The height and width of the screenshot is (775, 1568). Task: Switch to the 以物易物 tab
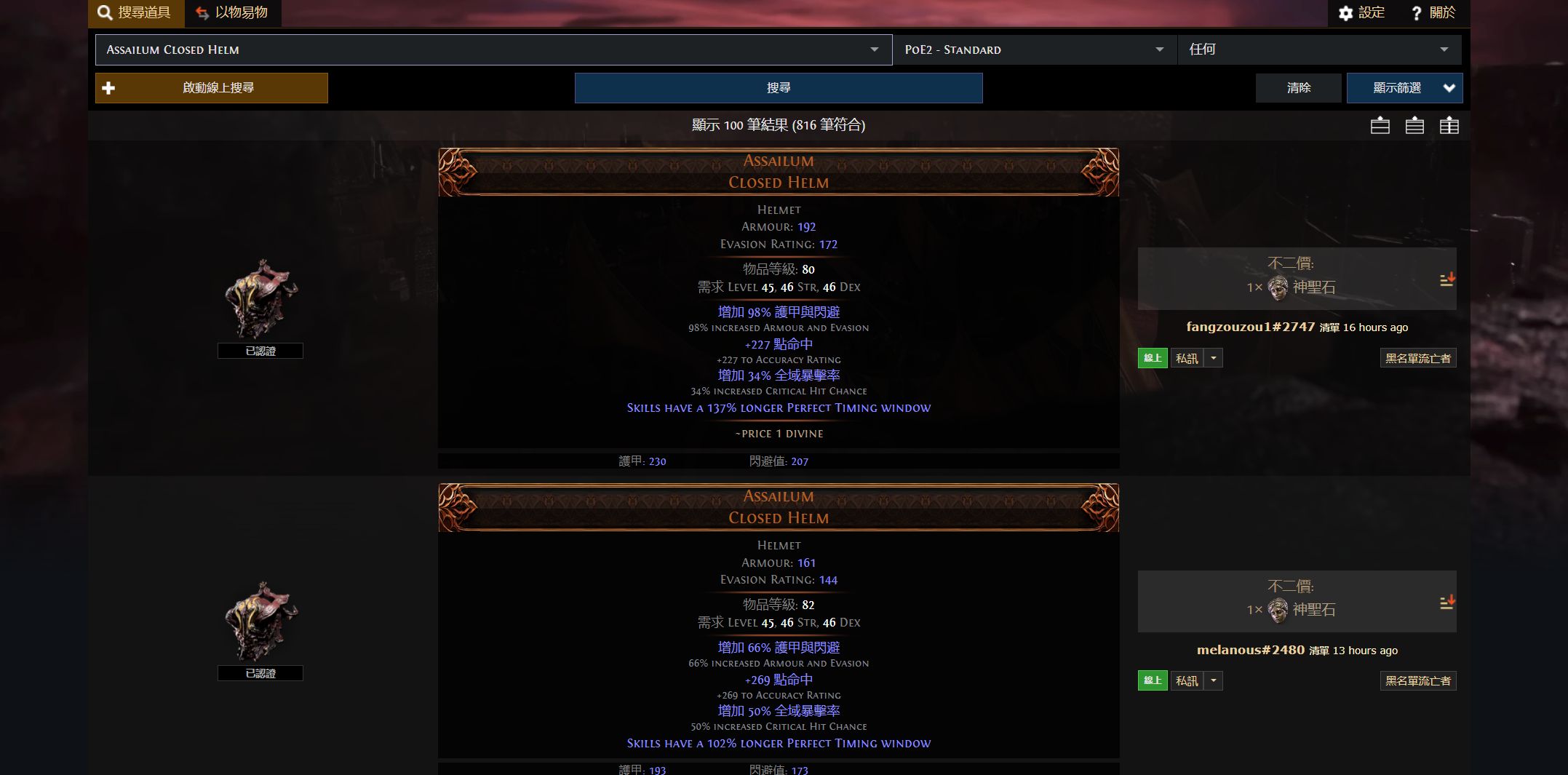[x=232, y=12]
